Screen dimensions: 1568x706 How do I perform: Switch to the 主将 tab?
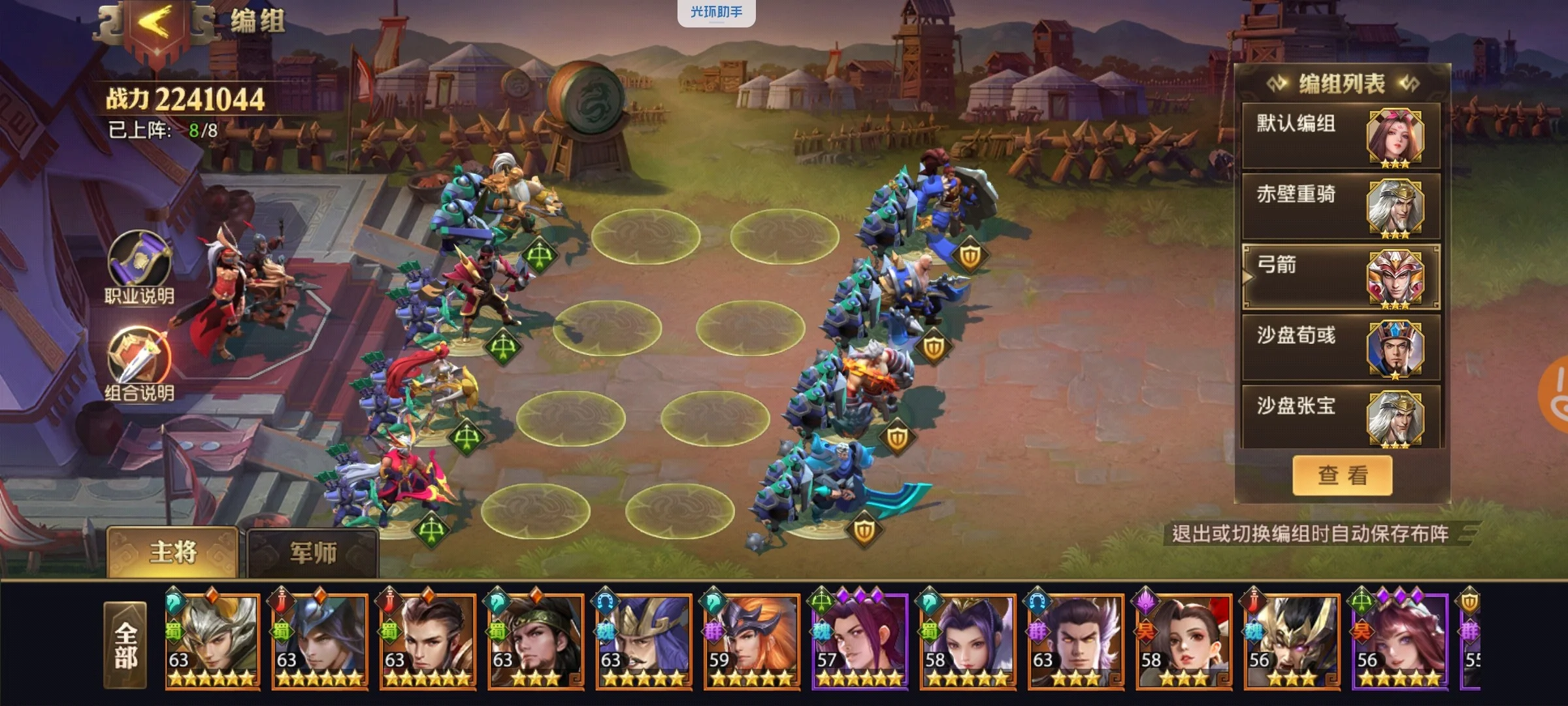pos(173,552)
